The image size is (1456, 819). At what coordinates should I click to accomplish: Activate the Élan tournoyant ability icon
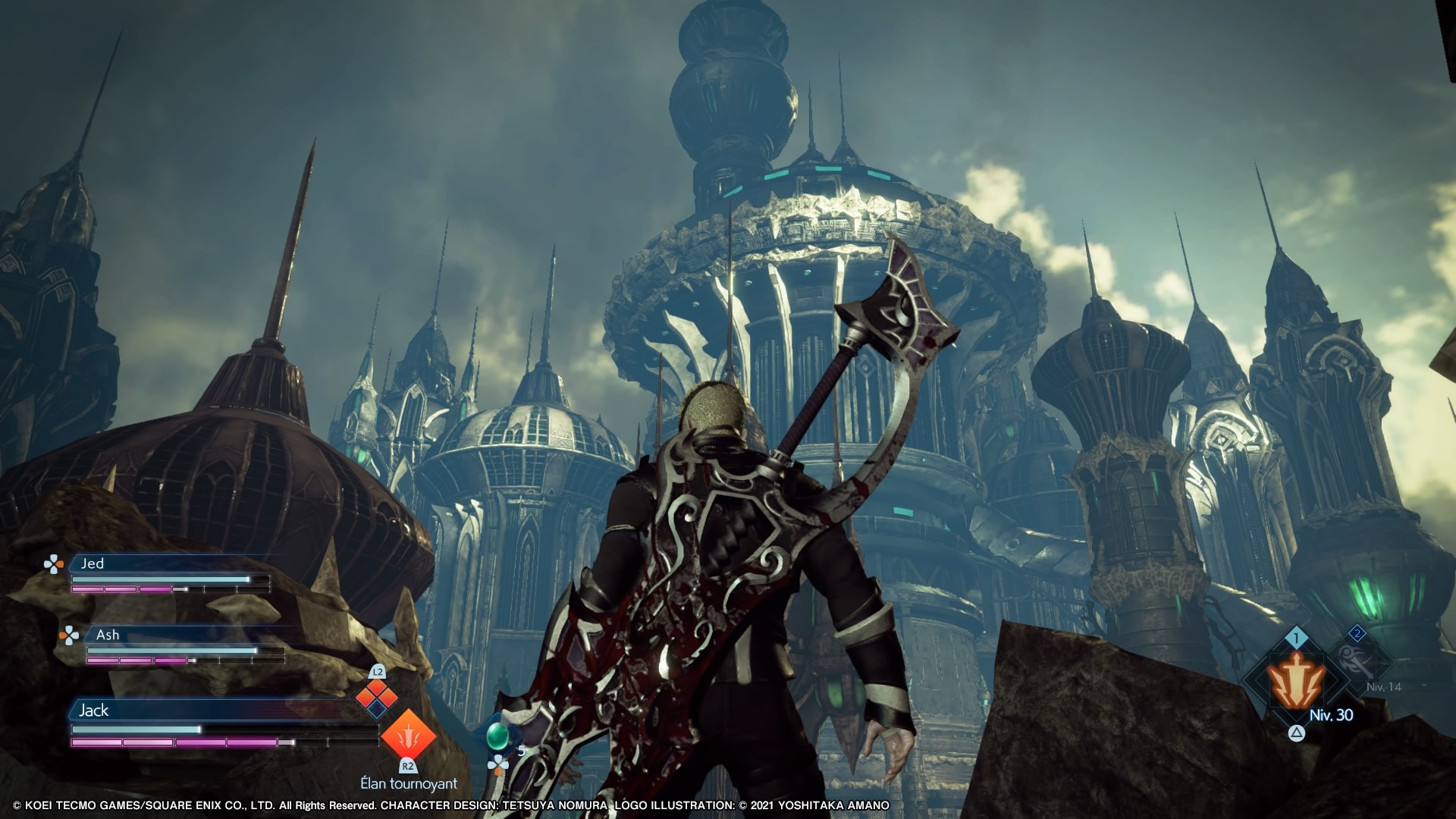(408, 736)
